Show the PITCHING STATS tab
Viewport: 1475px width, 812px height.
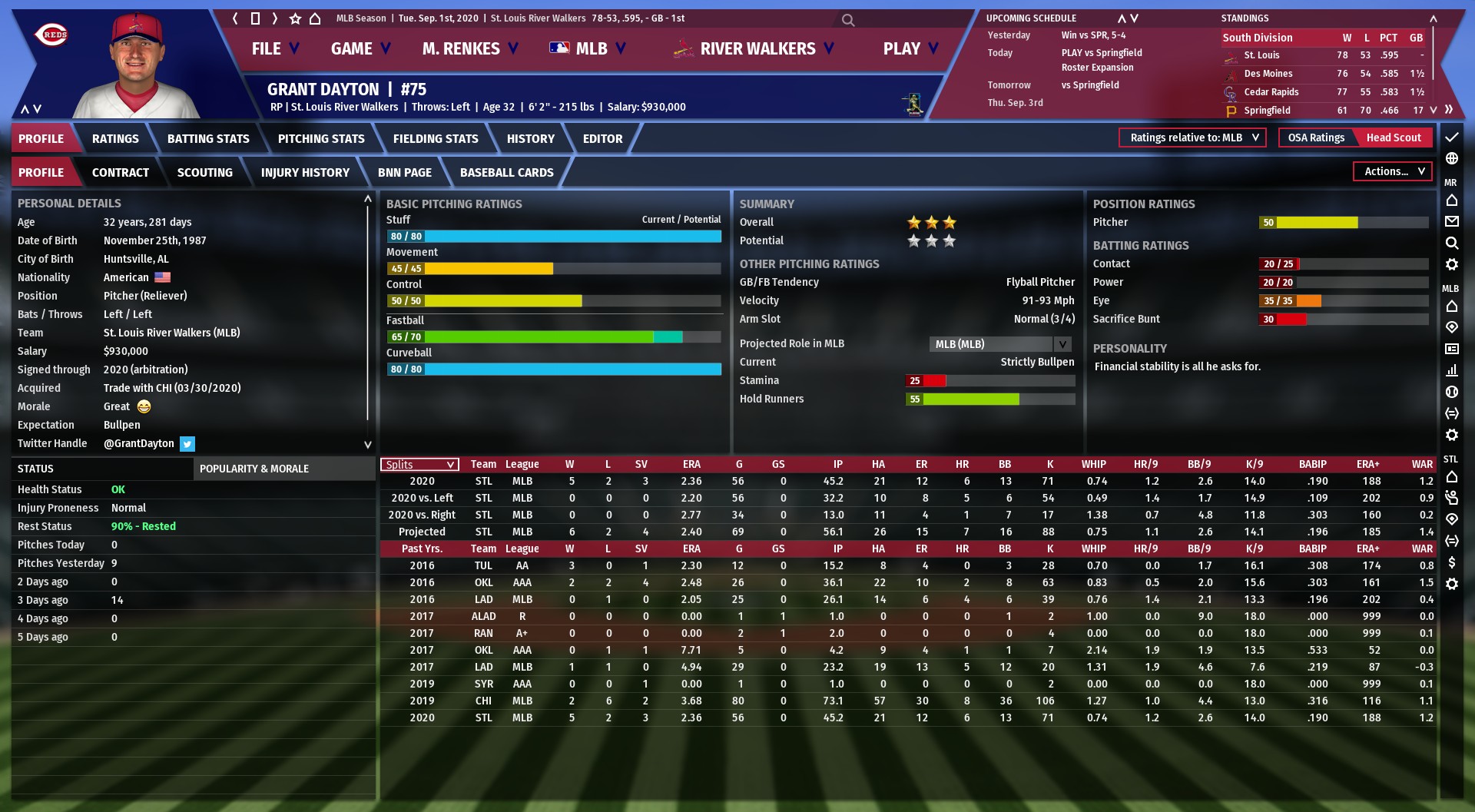coord(321,139)
